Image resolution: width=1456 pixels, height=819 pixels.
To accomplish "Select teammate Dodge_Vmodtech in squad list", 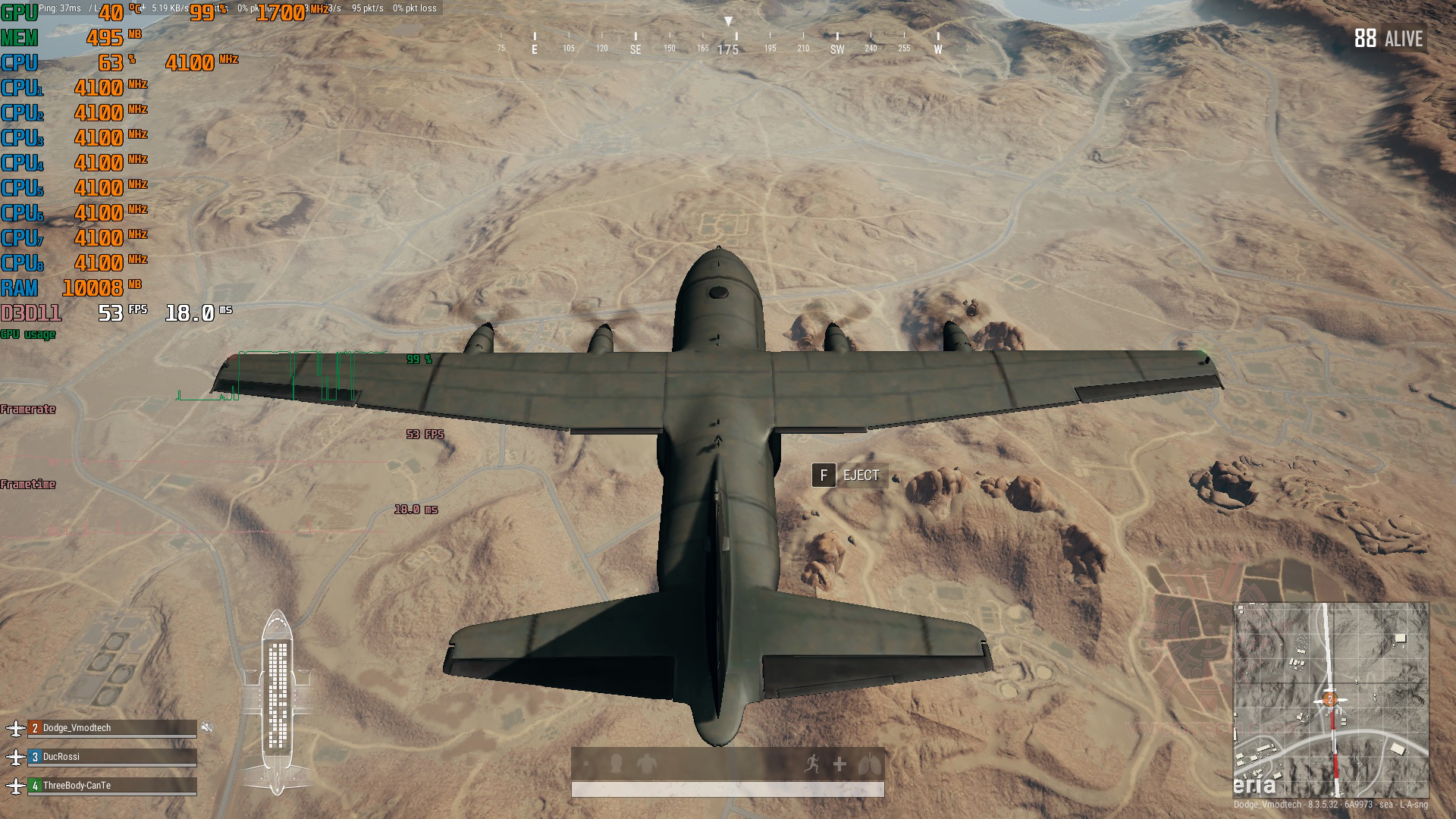I will point(111,728).
